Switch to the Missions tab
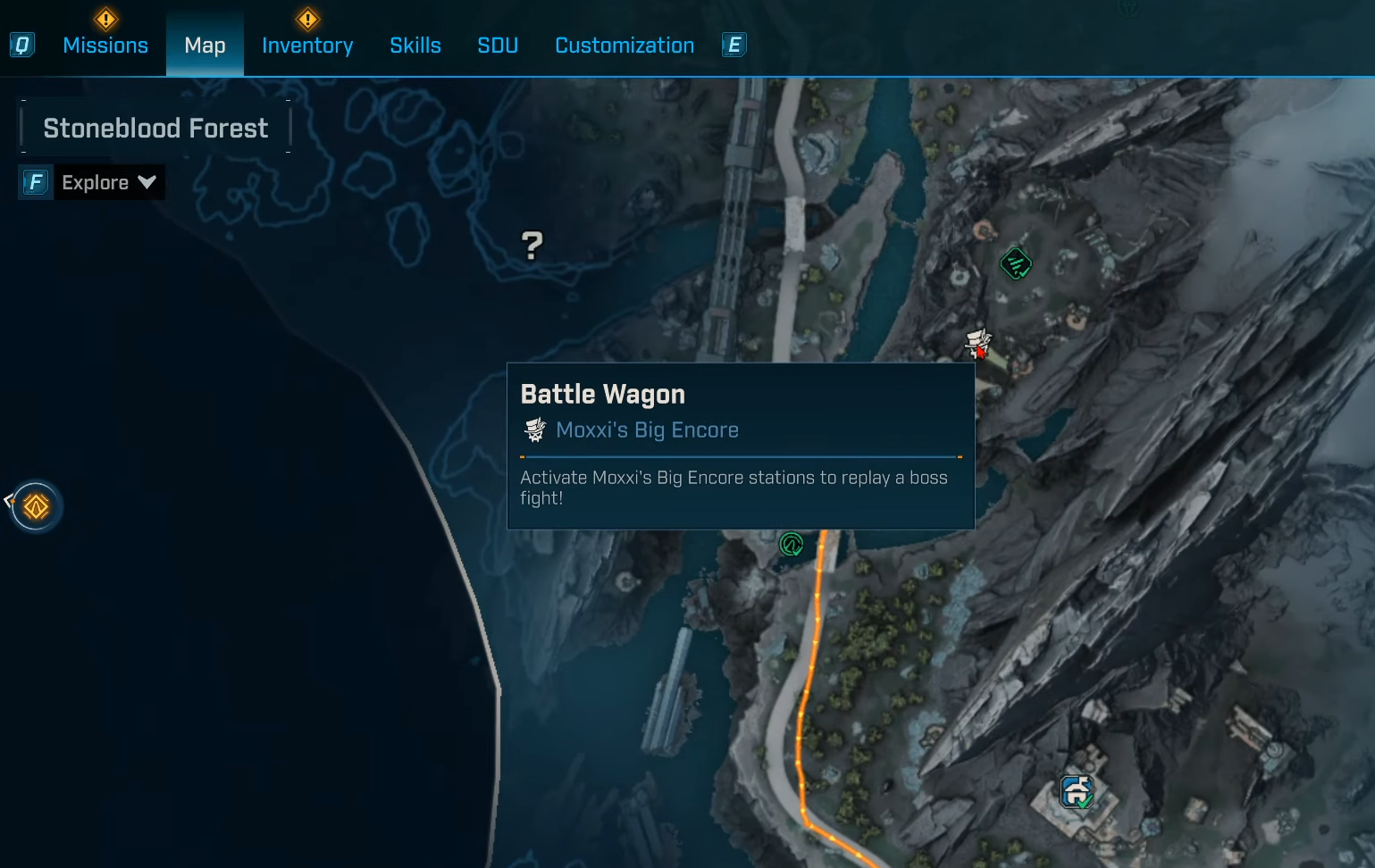Viewport: 1375px width, 868px height. click(105, 46)
